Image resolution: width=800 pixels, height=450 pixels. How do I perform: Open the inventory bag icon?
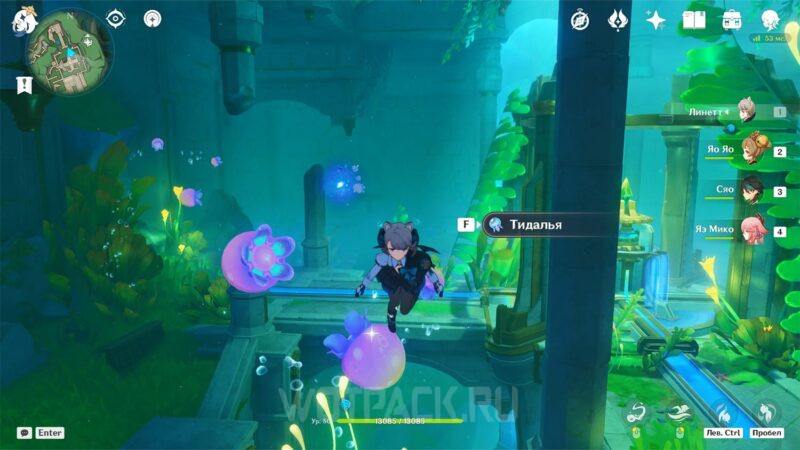pos(732,20)
